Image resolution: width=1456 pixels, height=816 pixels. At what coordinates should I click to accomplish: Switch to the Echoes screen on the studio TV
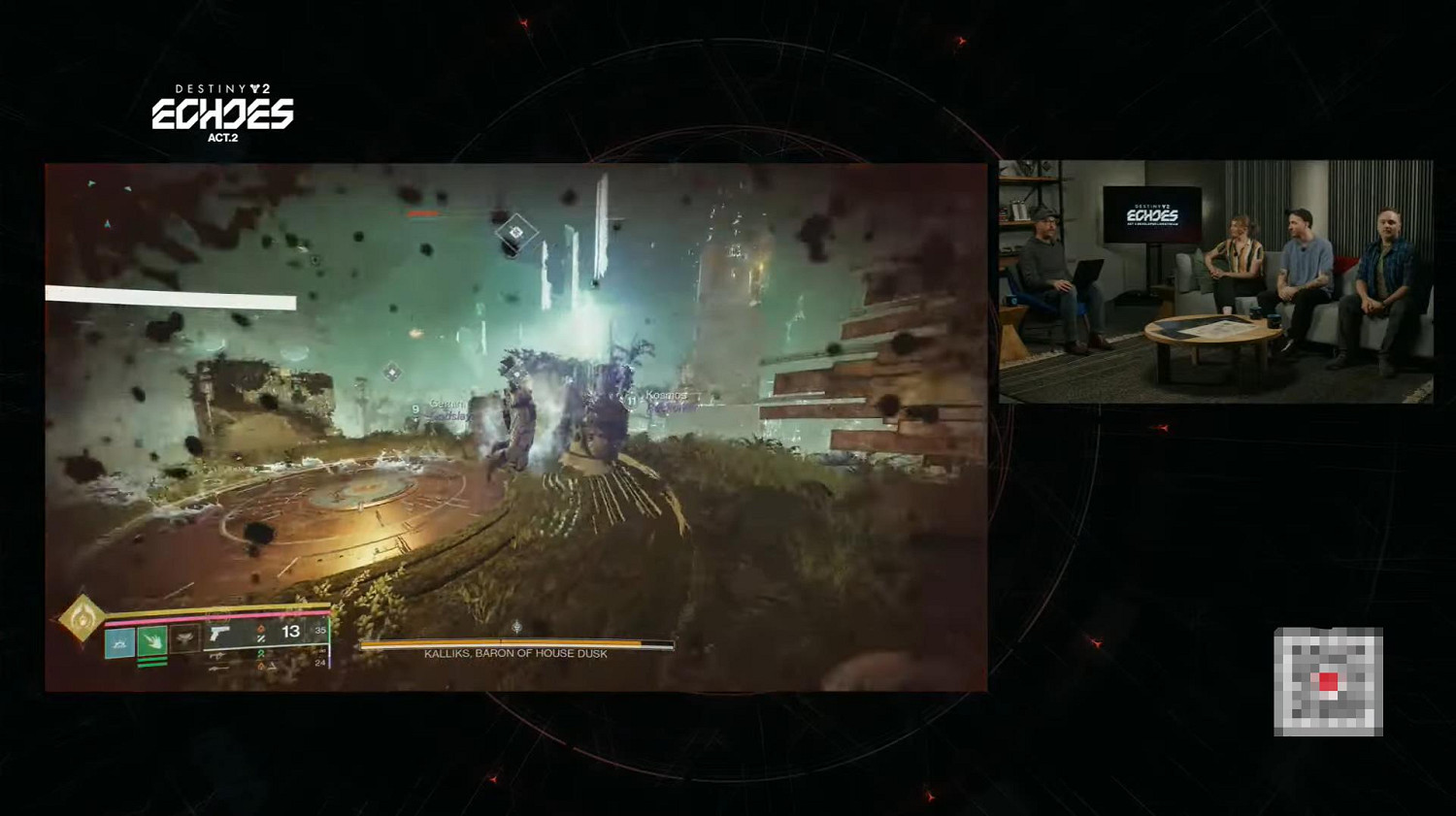1150,213
